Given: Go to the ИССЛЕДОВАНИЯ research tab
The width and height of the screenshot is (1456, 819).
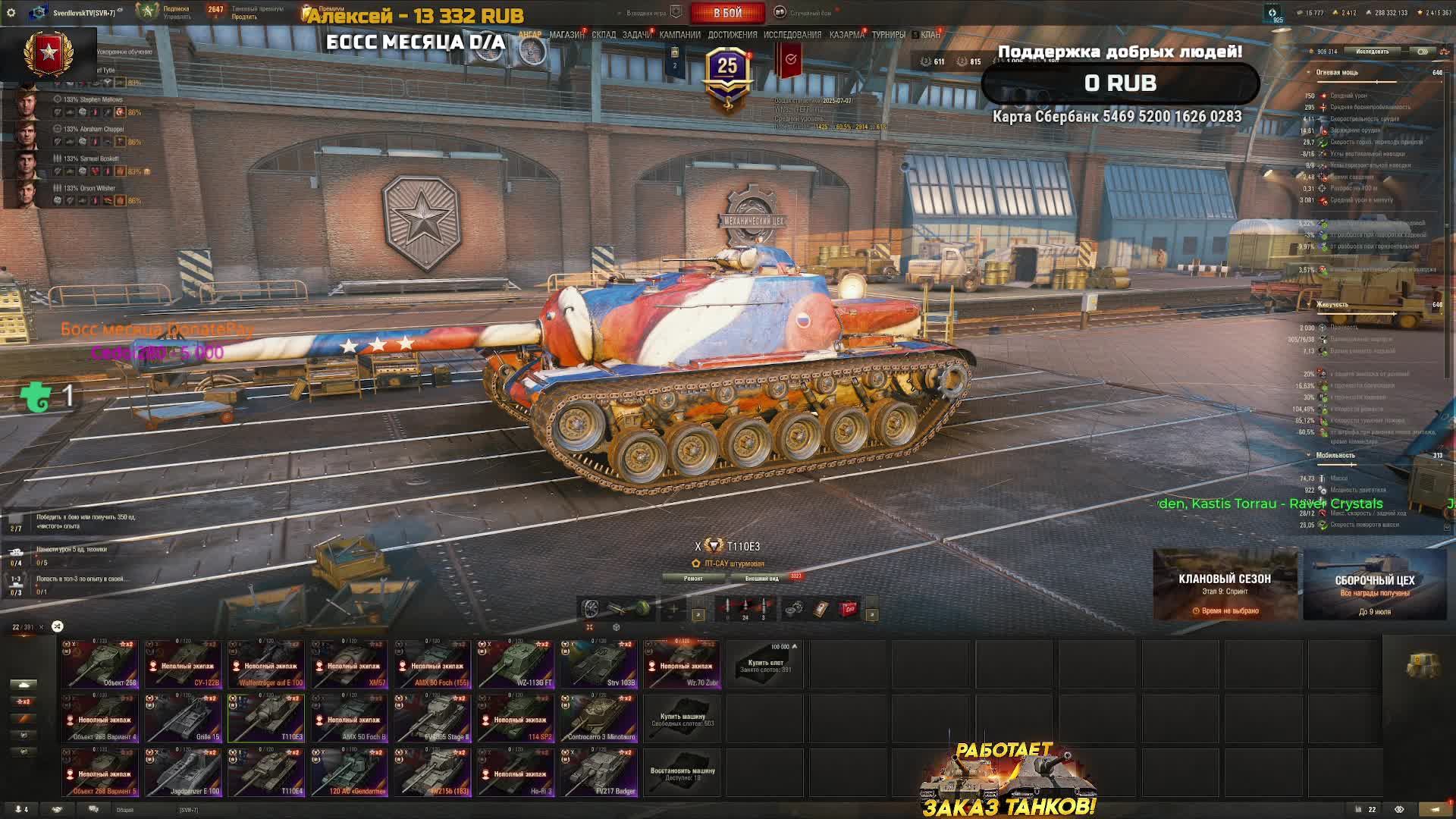Looking at the screenshot, I should (792, 35).
